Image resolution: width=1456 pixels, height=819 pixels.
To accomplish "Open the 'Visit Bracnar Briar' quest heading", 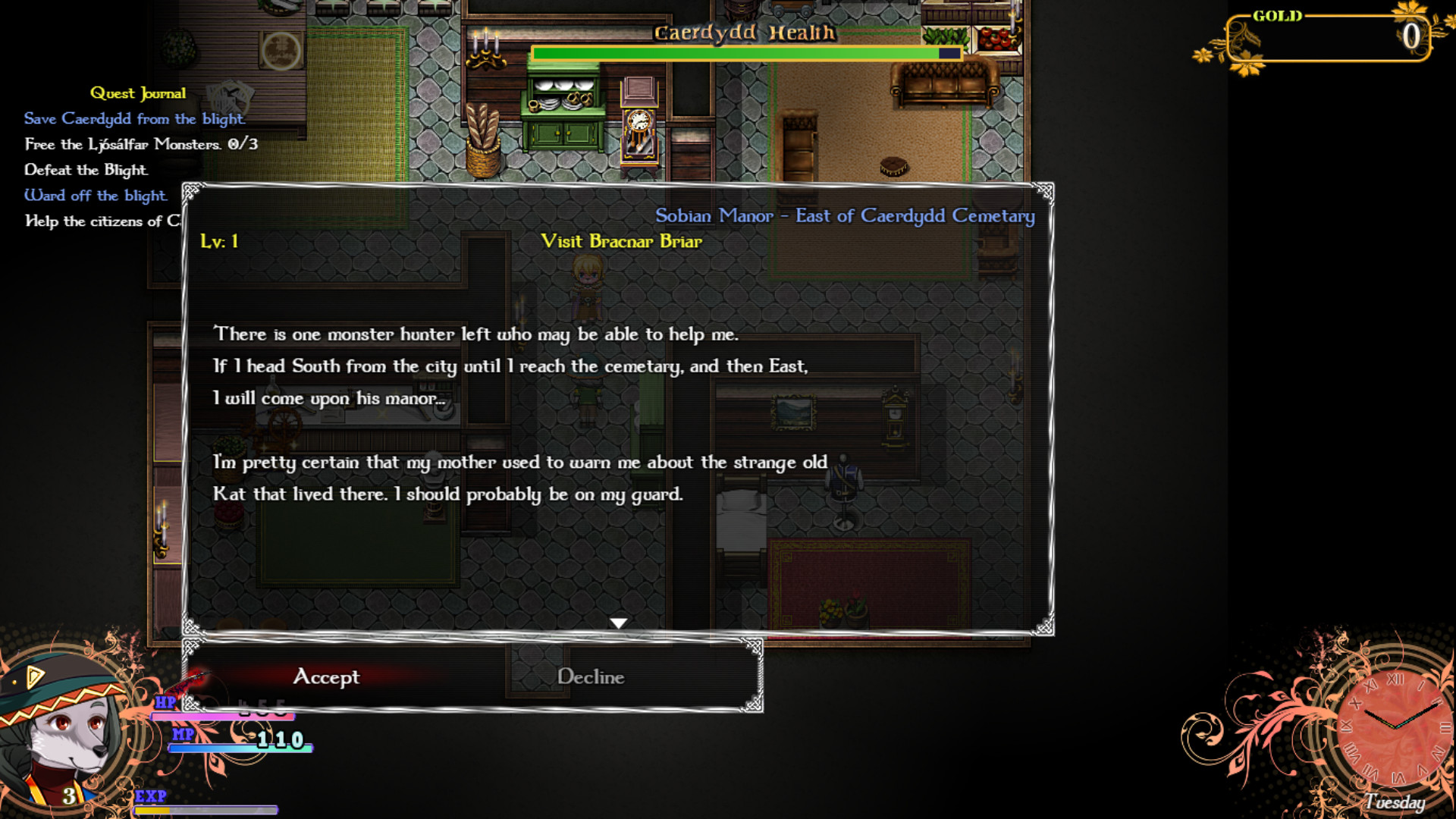I will 623,242.
